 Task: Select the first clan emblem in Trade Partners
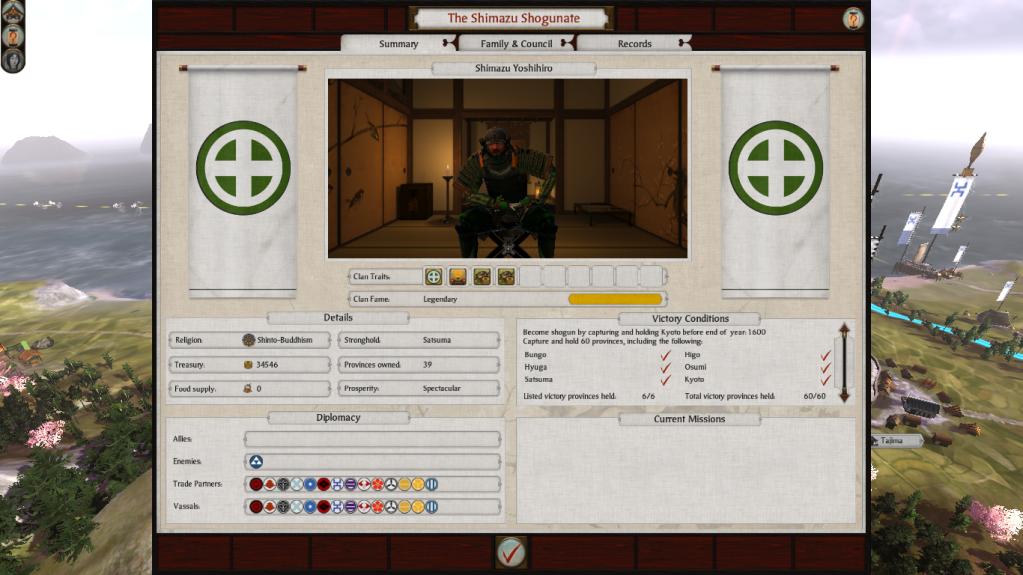pos(257,484)
